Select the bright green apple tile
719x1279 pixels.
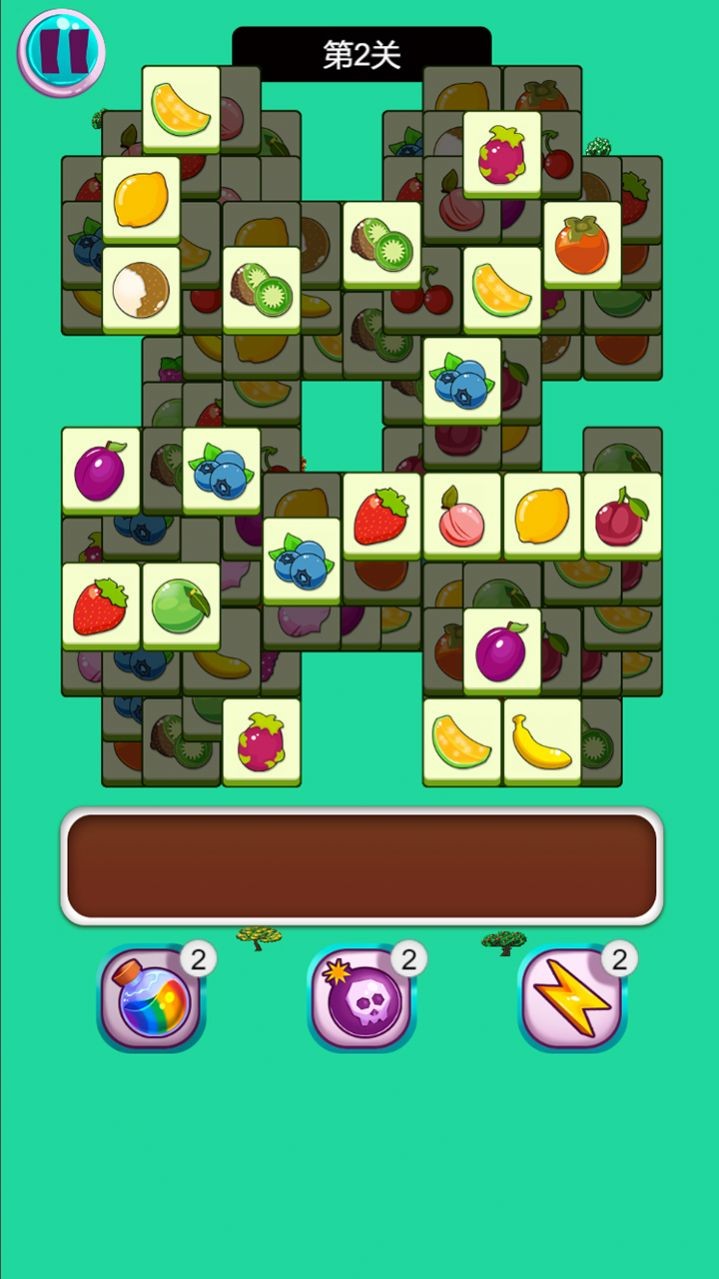181,605
